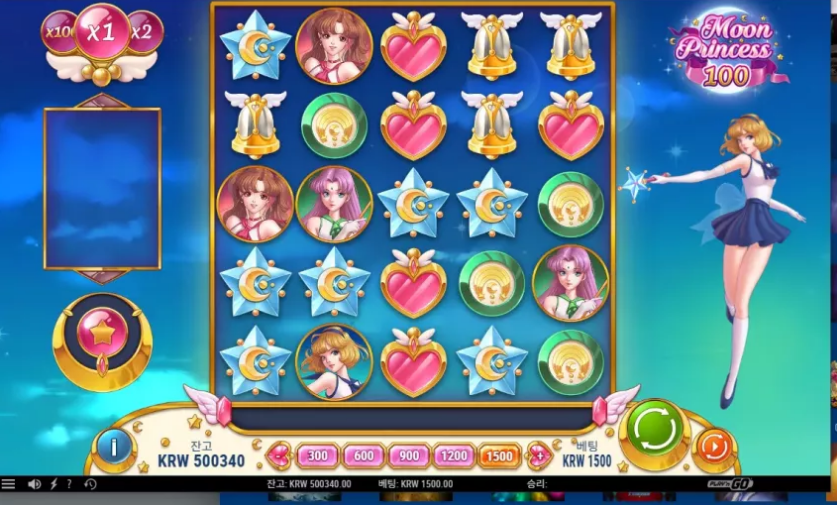This screenshot has height=505, width=837.
Task: Select the 1500 bet amount
Action: [499, 456]
